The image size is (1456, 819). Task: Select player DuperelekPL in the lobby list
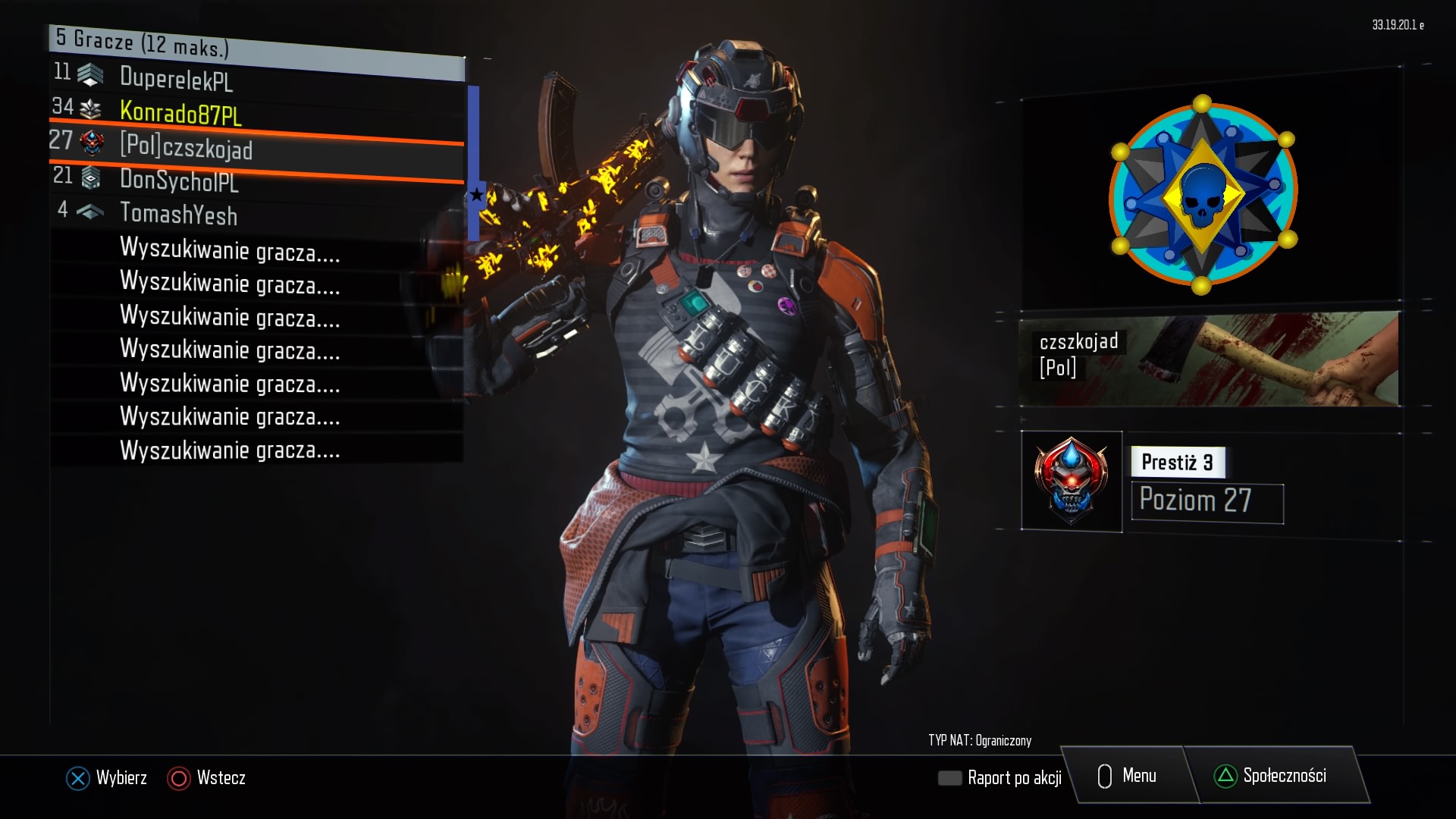[x=176, y=79]
